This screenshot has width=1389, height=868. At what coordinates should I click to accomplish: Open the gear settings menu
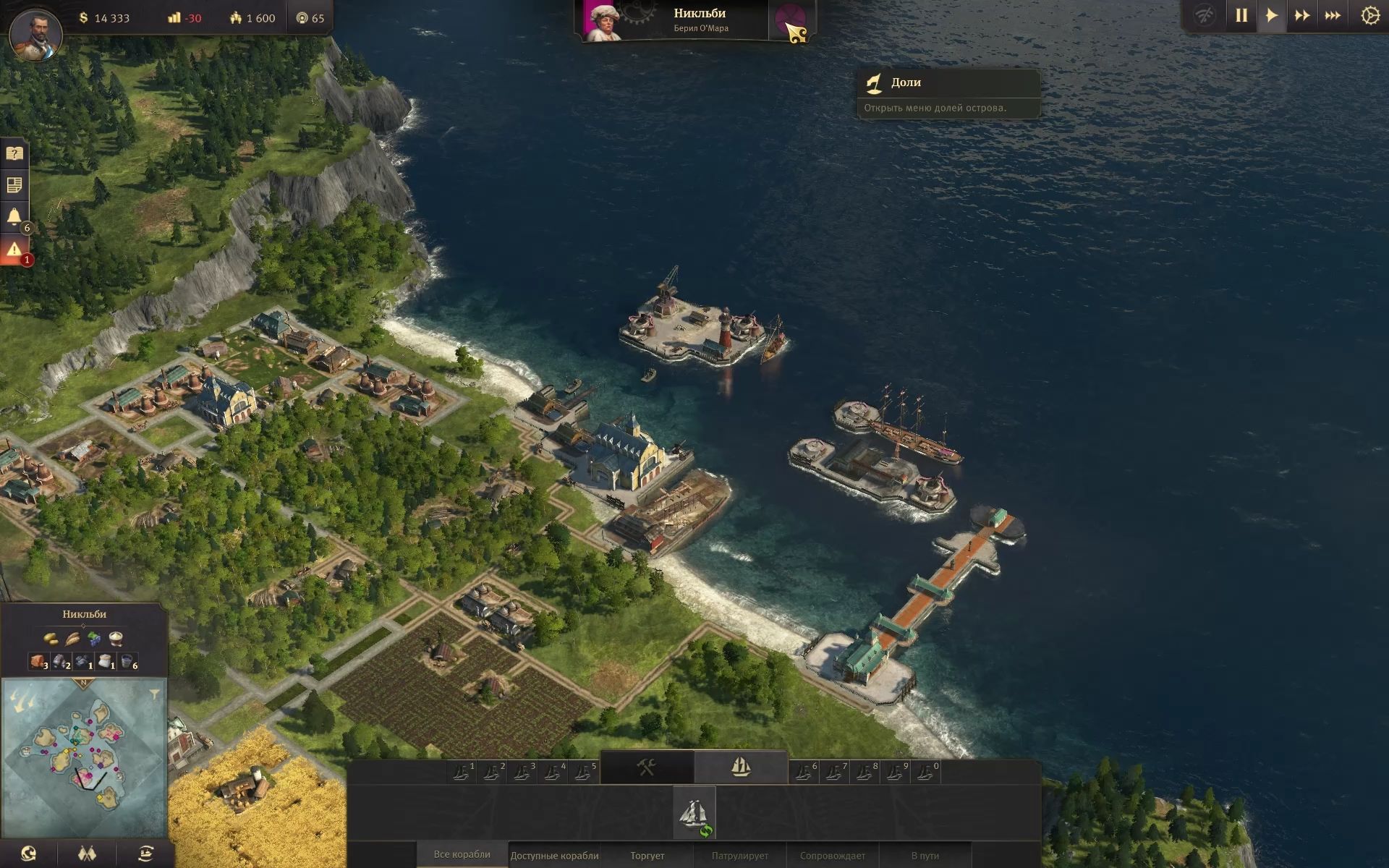click(1369, 16)
